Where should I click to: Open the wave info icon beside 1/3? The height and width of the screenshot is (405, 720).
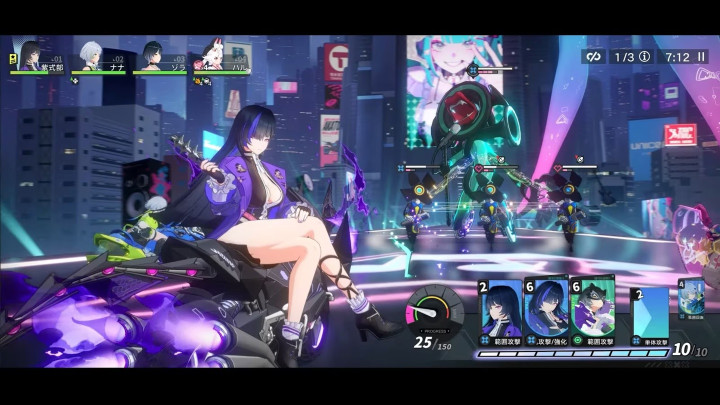pos(645,57)
